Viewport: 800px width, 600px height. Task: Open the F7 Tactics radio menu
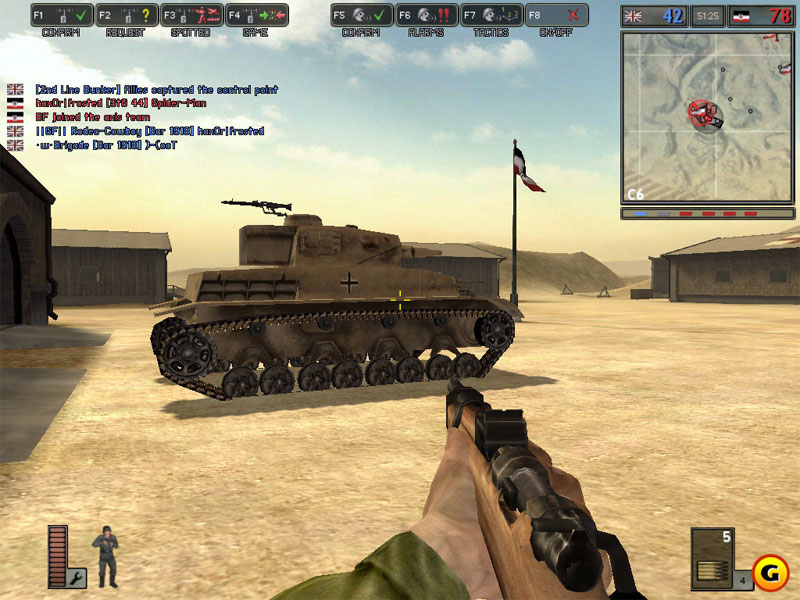[491, 16]
